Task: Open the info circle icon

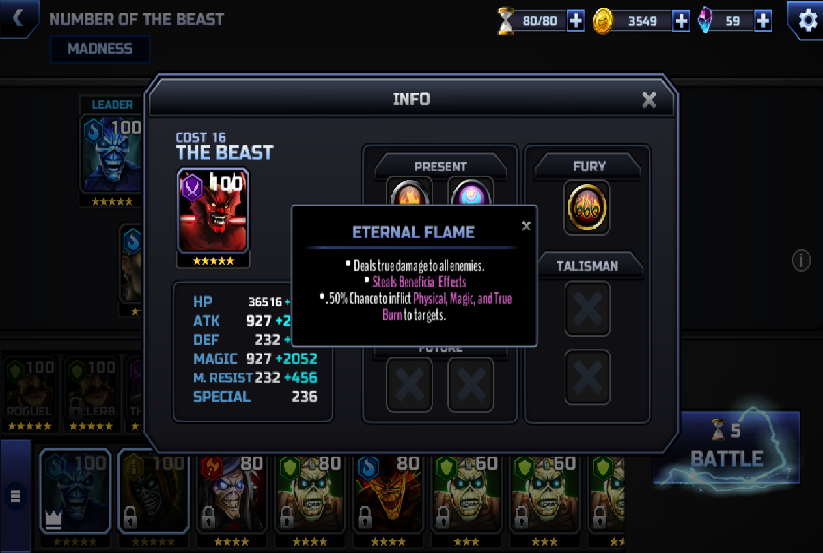Action: [801, 261]
